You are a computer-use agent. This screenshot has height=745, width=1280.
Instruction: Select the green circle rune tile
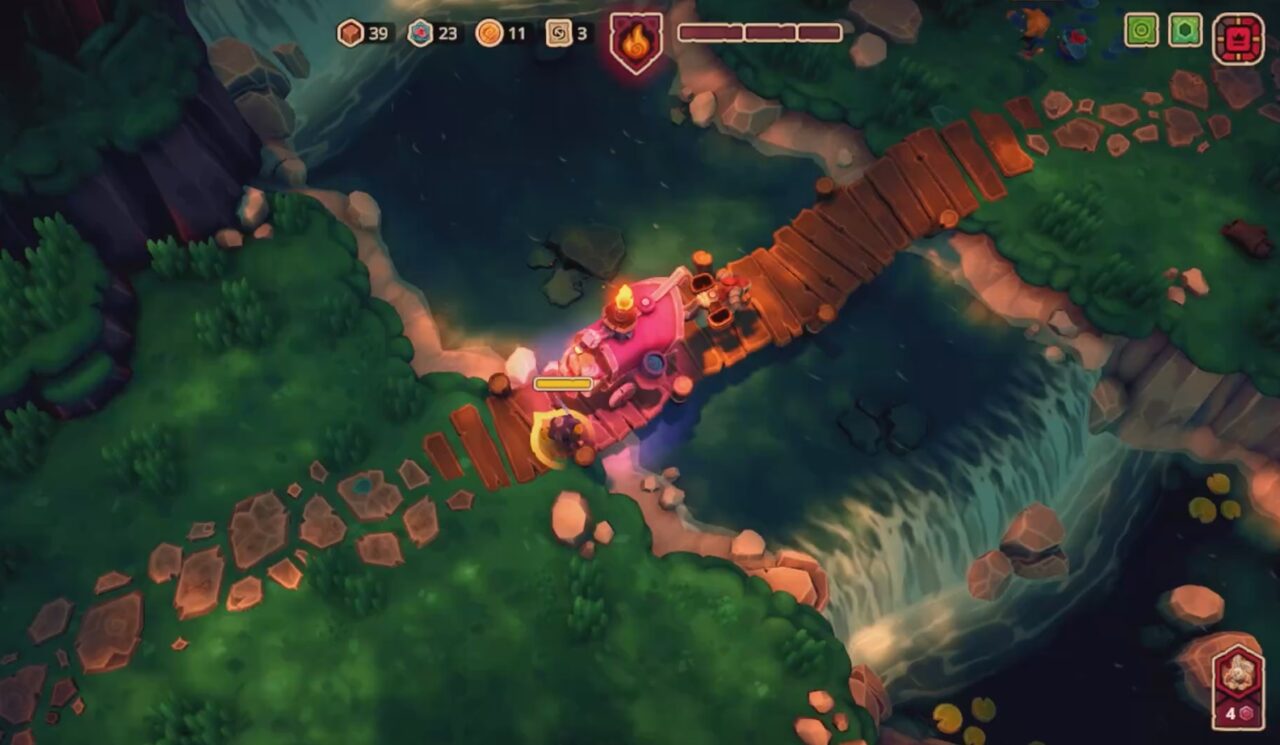1141,30
